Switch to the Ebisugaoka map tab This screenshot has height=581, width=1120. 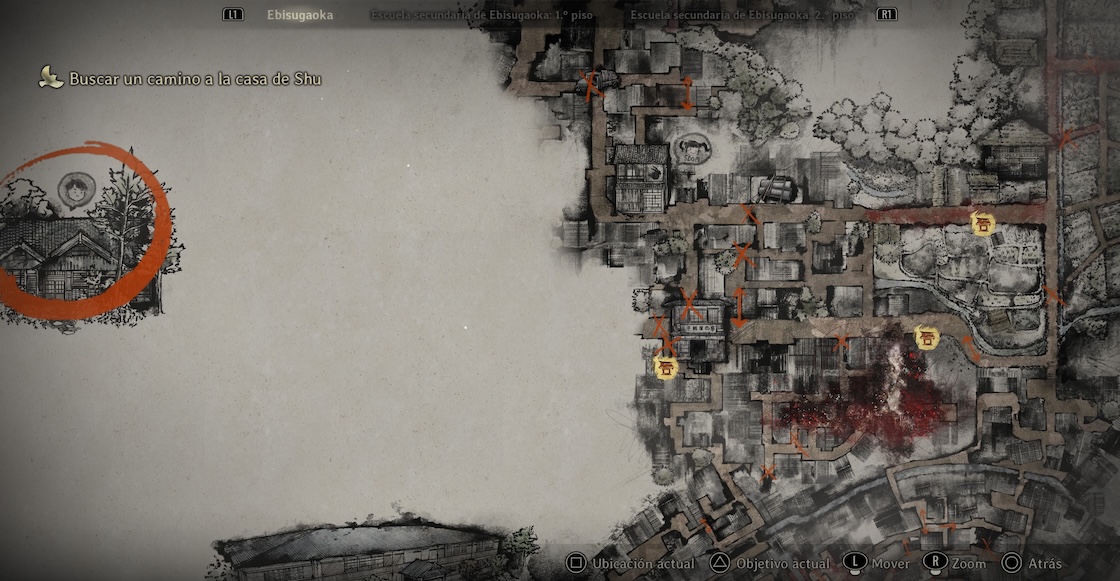tap(300, 15)
